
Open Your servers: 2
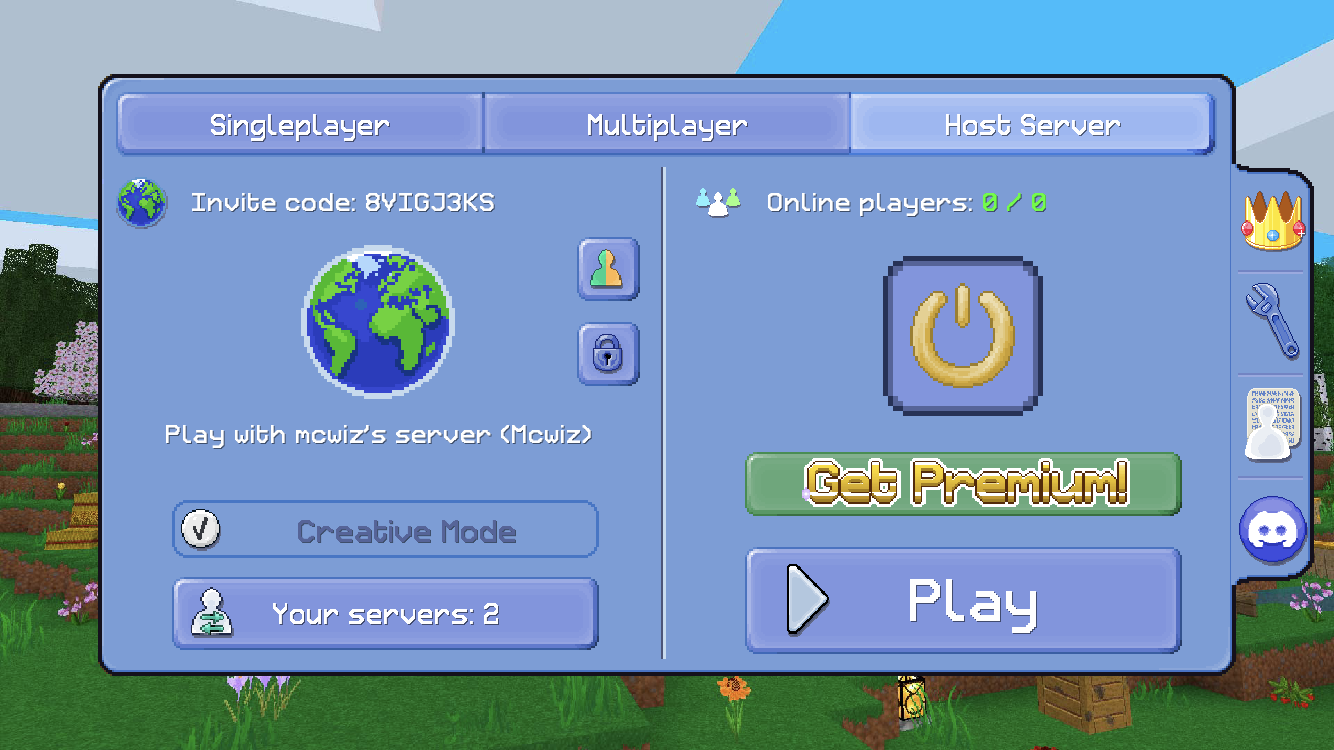pos(385,612)
